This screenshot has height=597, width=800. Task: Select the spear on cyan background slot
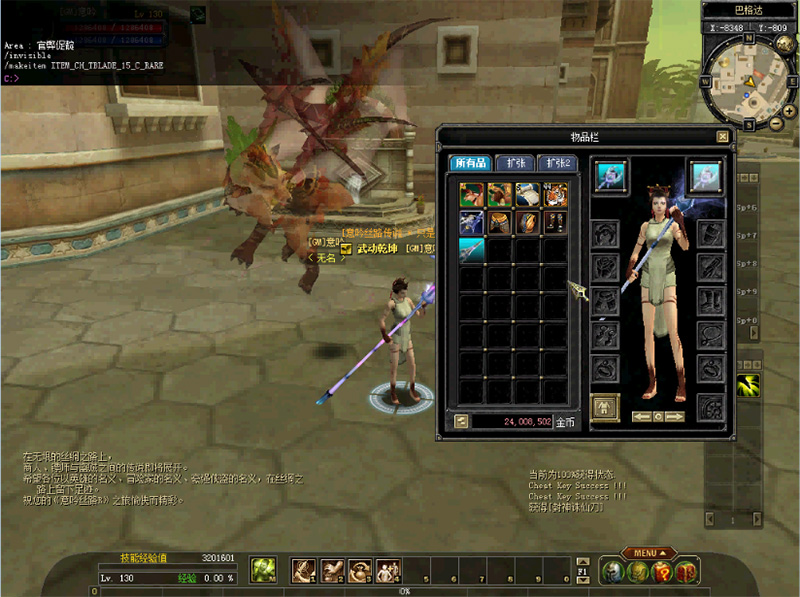click(x=473, y=250)
